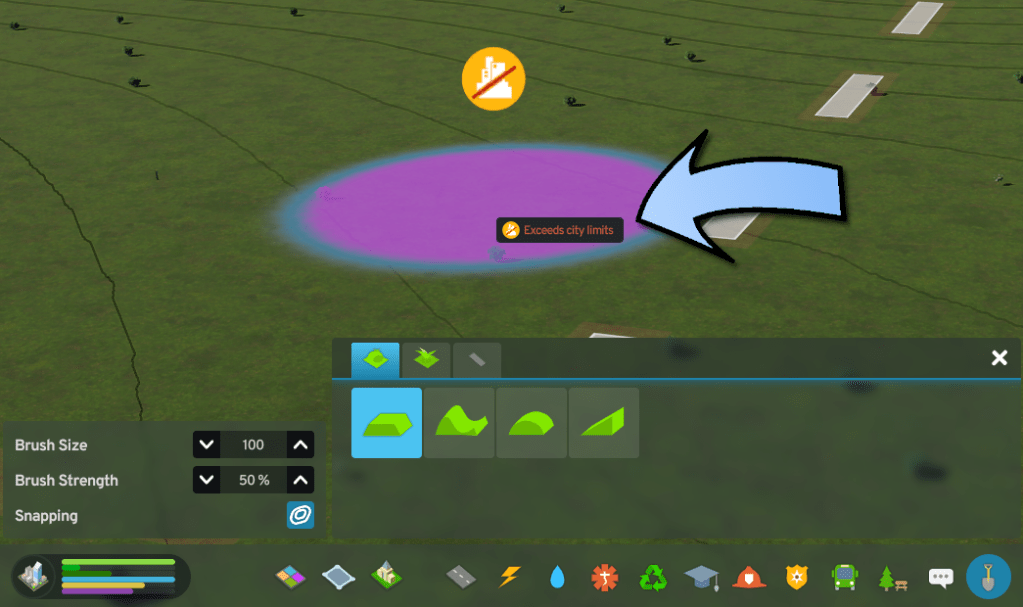Screen dimensions: 1023x607
Task: Open the Zones menu
Action: click(292, 577)
